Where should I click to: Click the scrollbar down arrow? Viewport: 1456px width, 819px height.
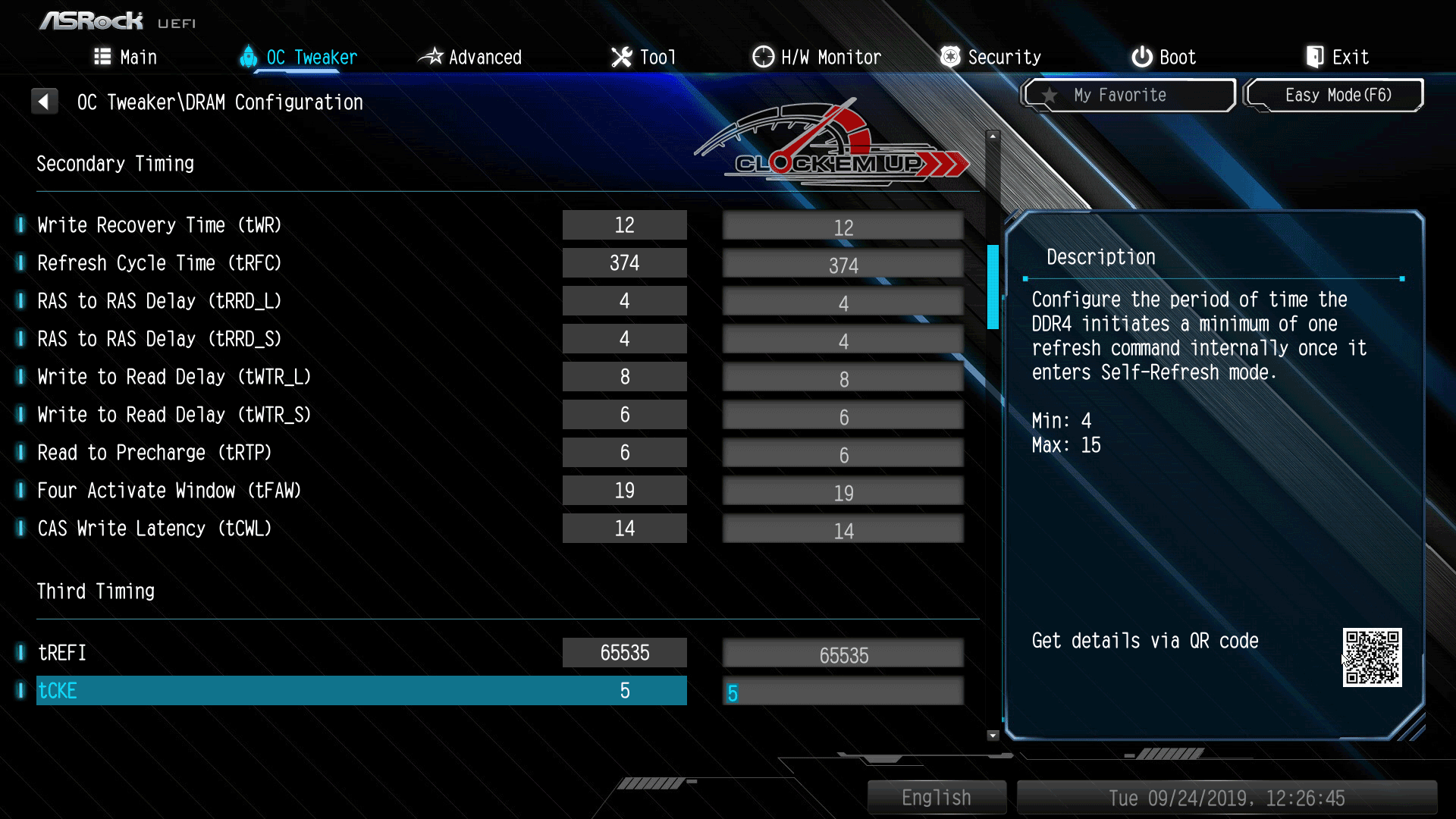[x=993, y=735]
